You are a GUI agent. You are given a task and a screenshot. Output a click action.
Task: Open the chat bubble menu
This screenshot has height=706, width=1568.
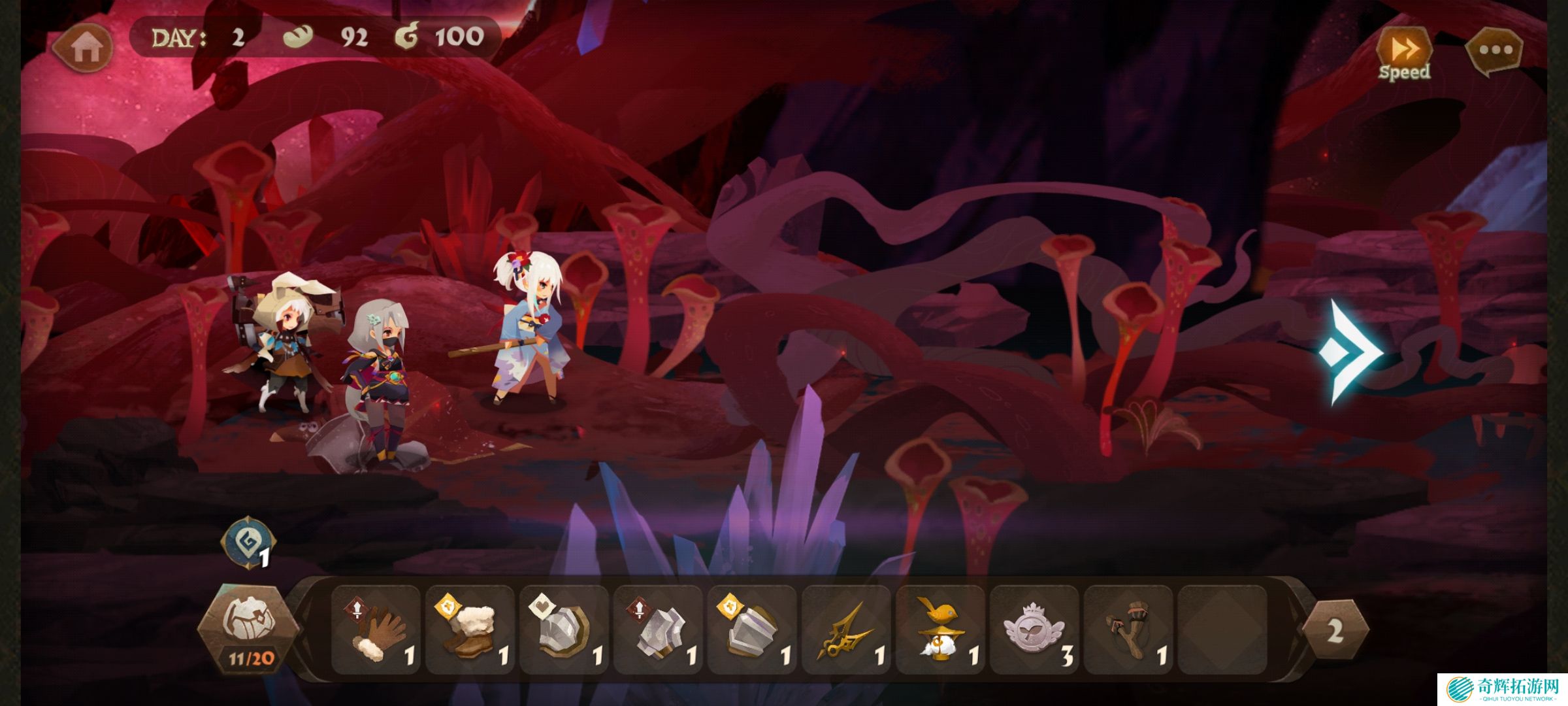tap(1495, 50)
